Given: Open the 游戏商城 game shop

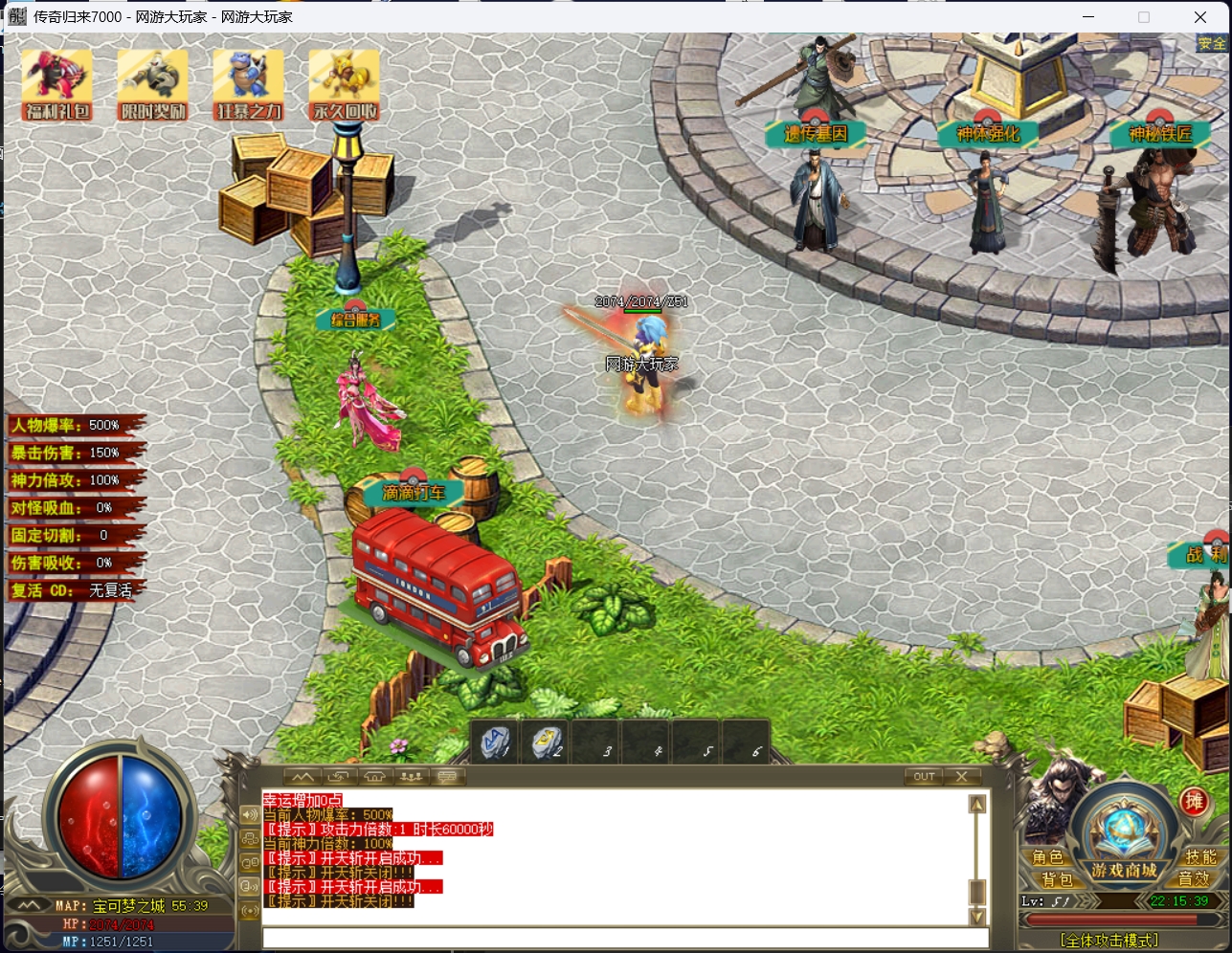Looking at the screenshot, I should point(1124,870).
